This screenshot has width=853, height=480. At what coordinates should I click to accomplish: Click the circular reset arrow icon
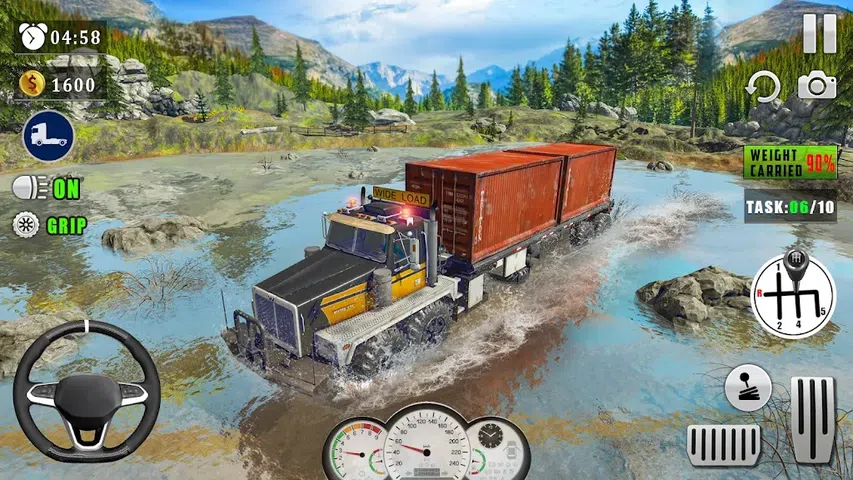[765, 87]
